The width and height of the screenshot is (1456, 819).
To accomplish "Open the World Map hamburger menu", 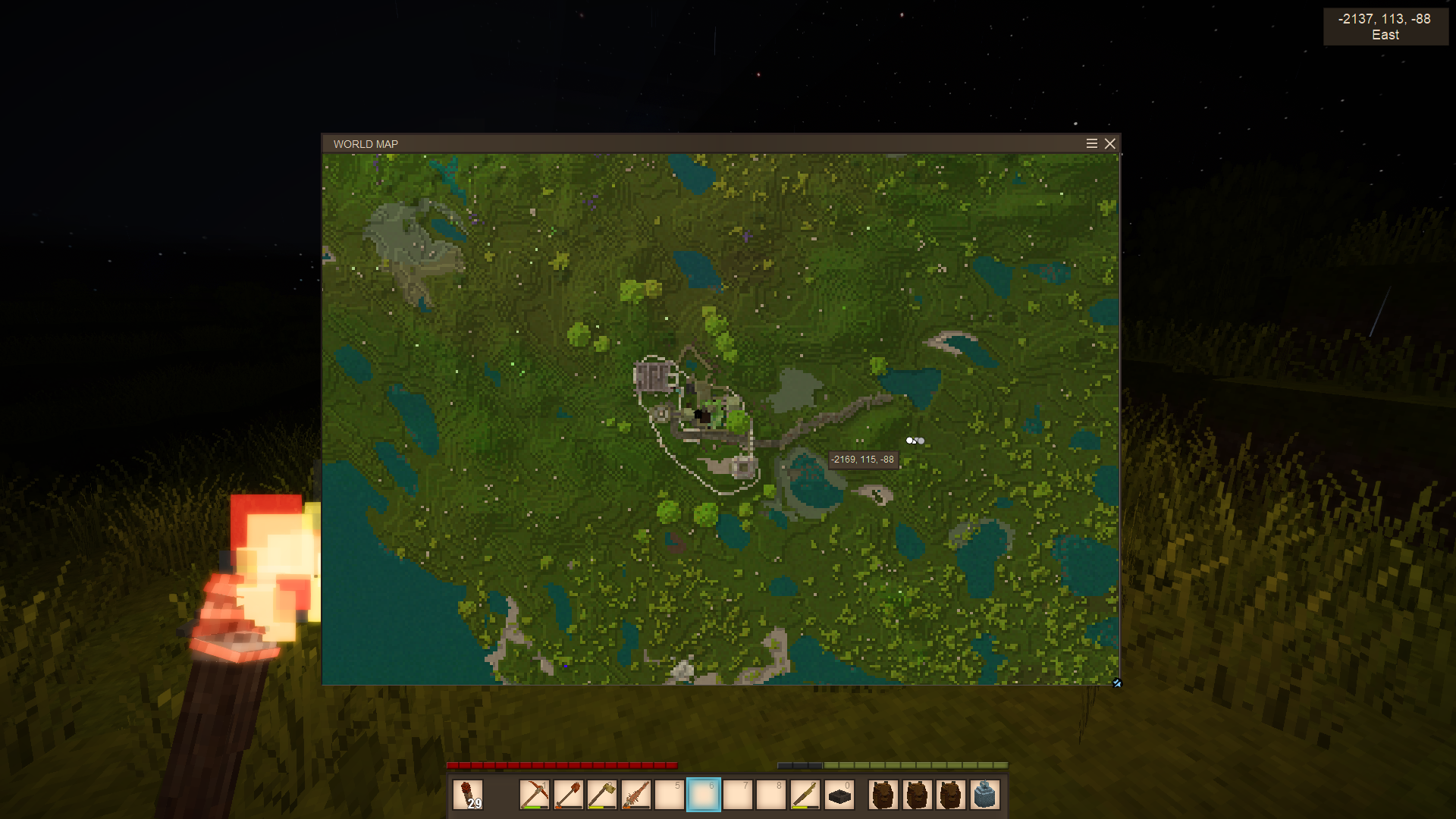I will pos(1092,144).
